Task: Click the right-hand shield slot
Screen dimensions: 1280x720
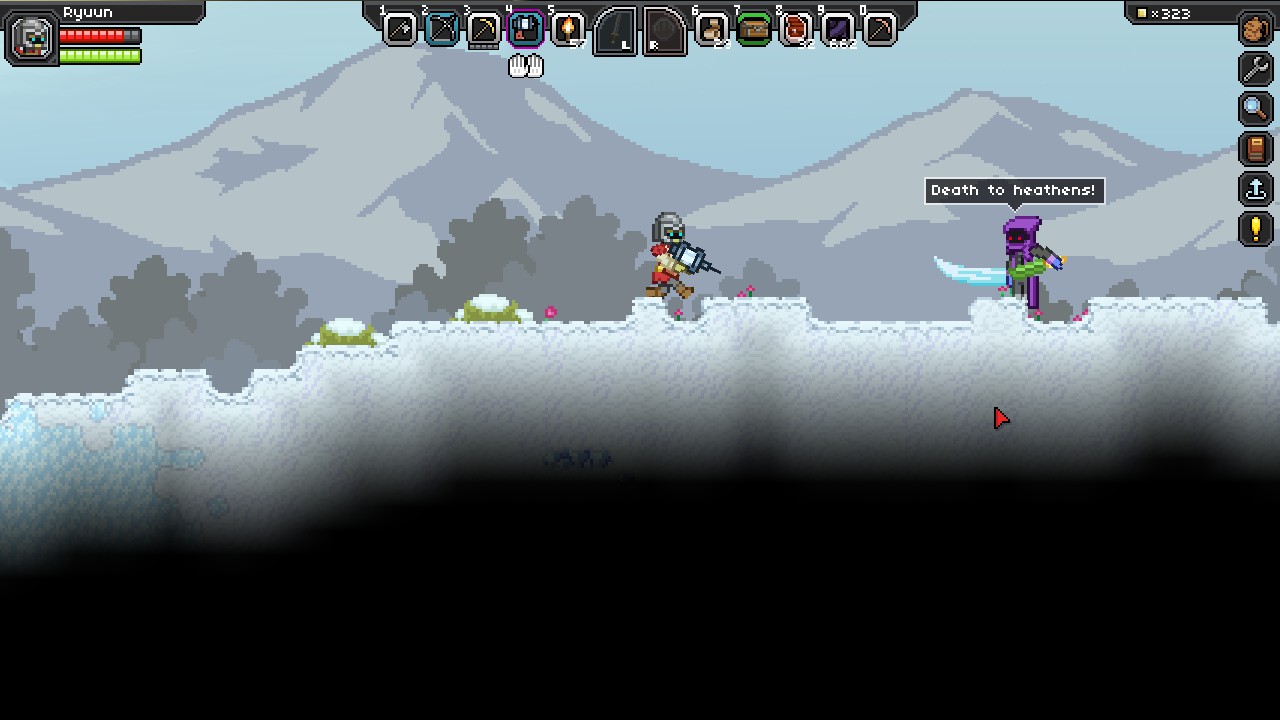Action: coord(664,32)
